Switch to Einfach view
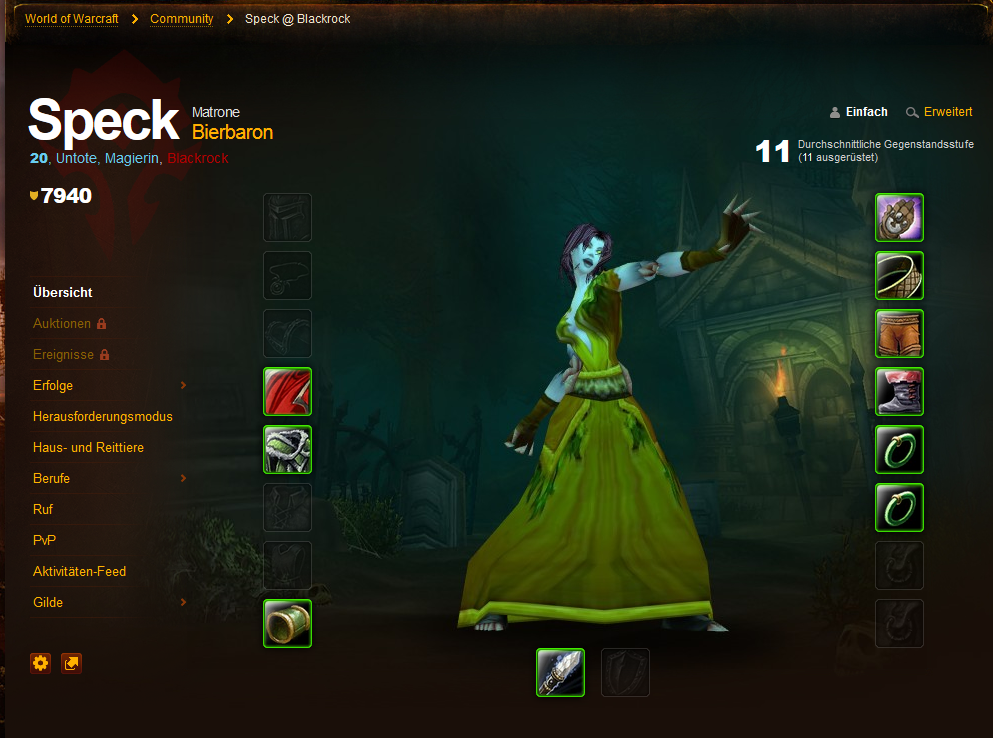993x738 pixels. [x=866, y=112]
